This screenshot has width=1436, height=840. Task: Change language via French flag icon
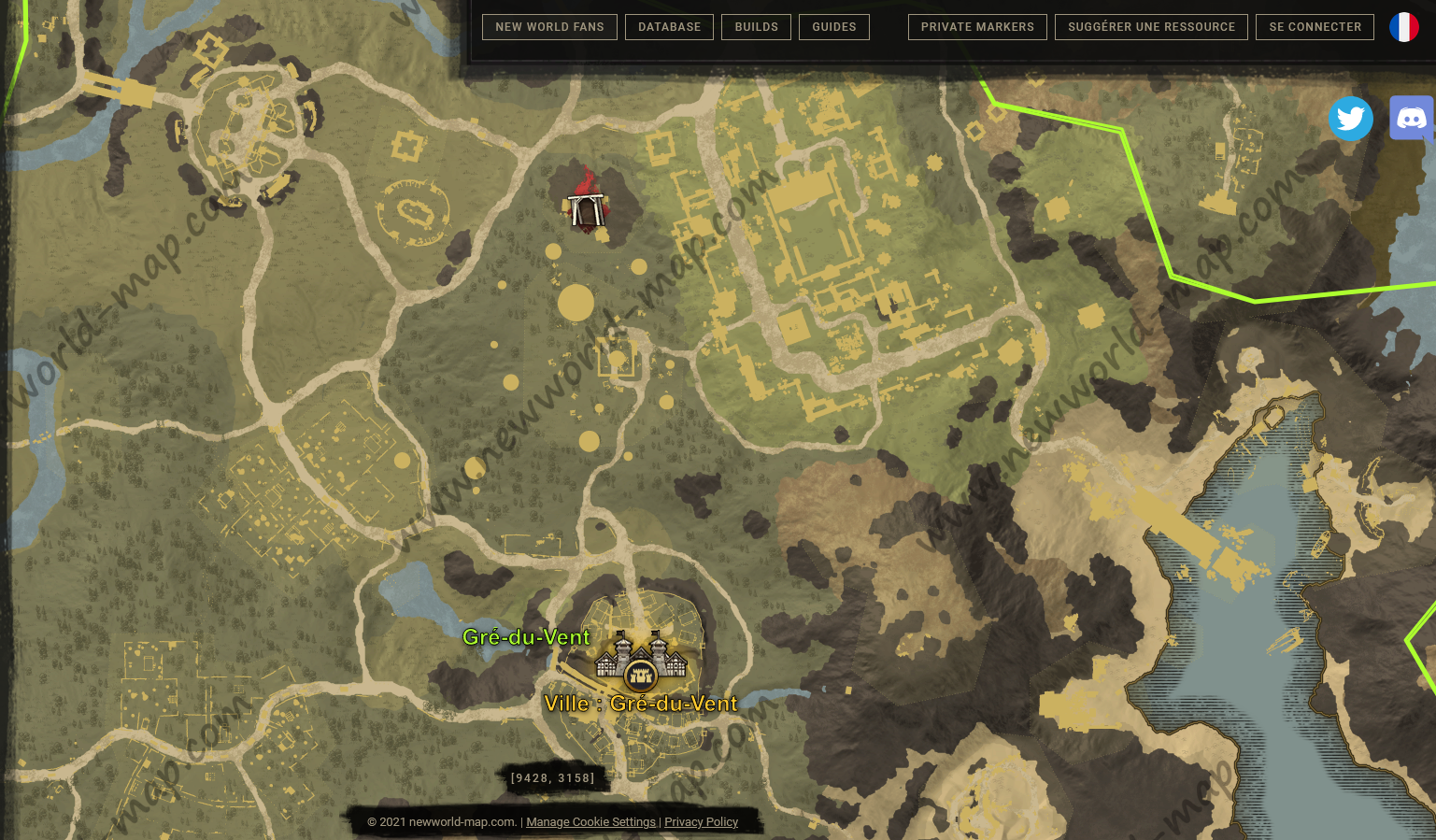click(1403, 27)
